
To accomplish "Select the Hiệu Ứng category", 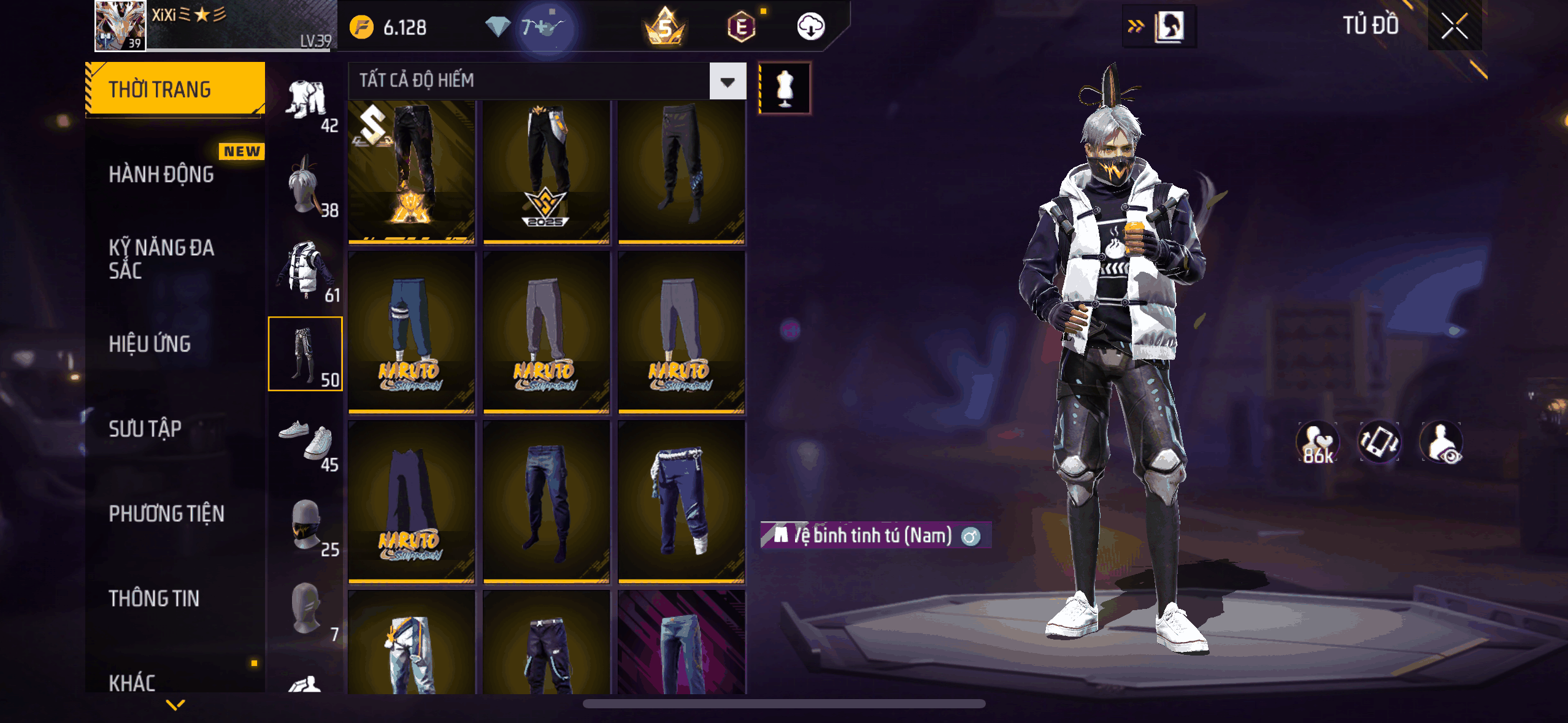I will click(x=150, y=344).
